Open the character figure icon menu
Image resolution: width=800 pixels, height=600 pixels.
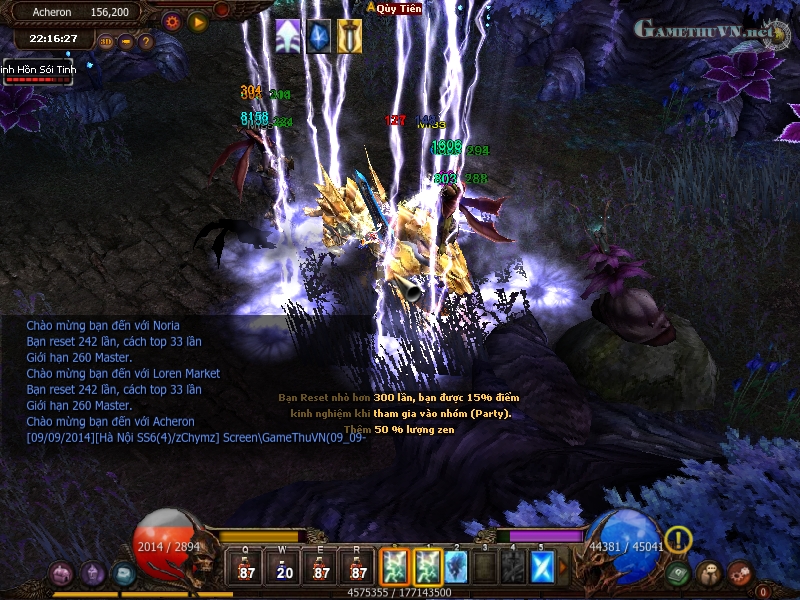[710, 573]
